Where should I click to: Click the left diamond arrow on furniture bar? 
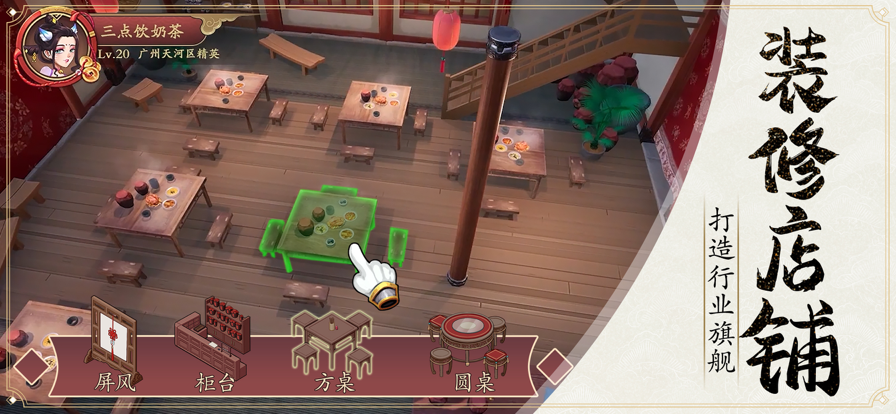point(32,367)
